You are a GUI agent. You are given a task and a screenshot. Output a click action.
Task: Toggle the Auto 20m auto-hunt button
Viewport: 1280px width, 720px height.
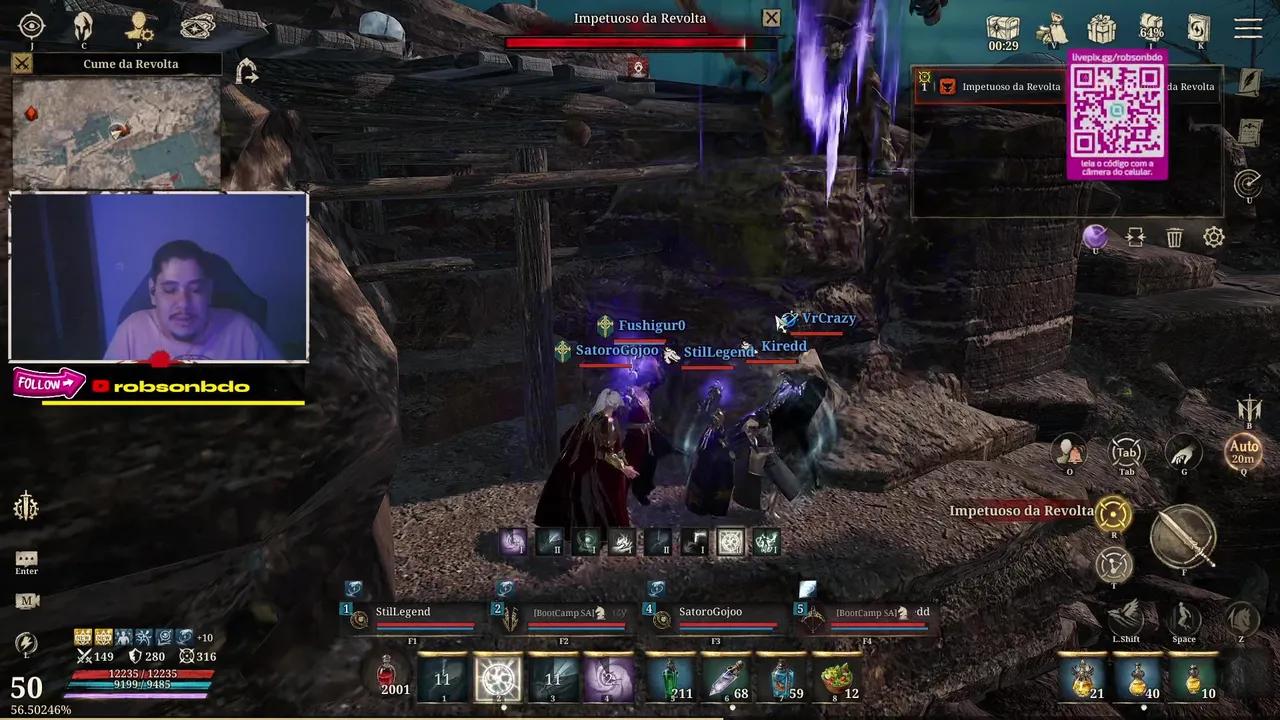[x=1243, y=451]
